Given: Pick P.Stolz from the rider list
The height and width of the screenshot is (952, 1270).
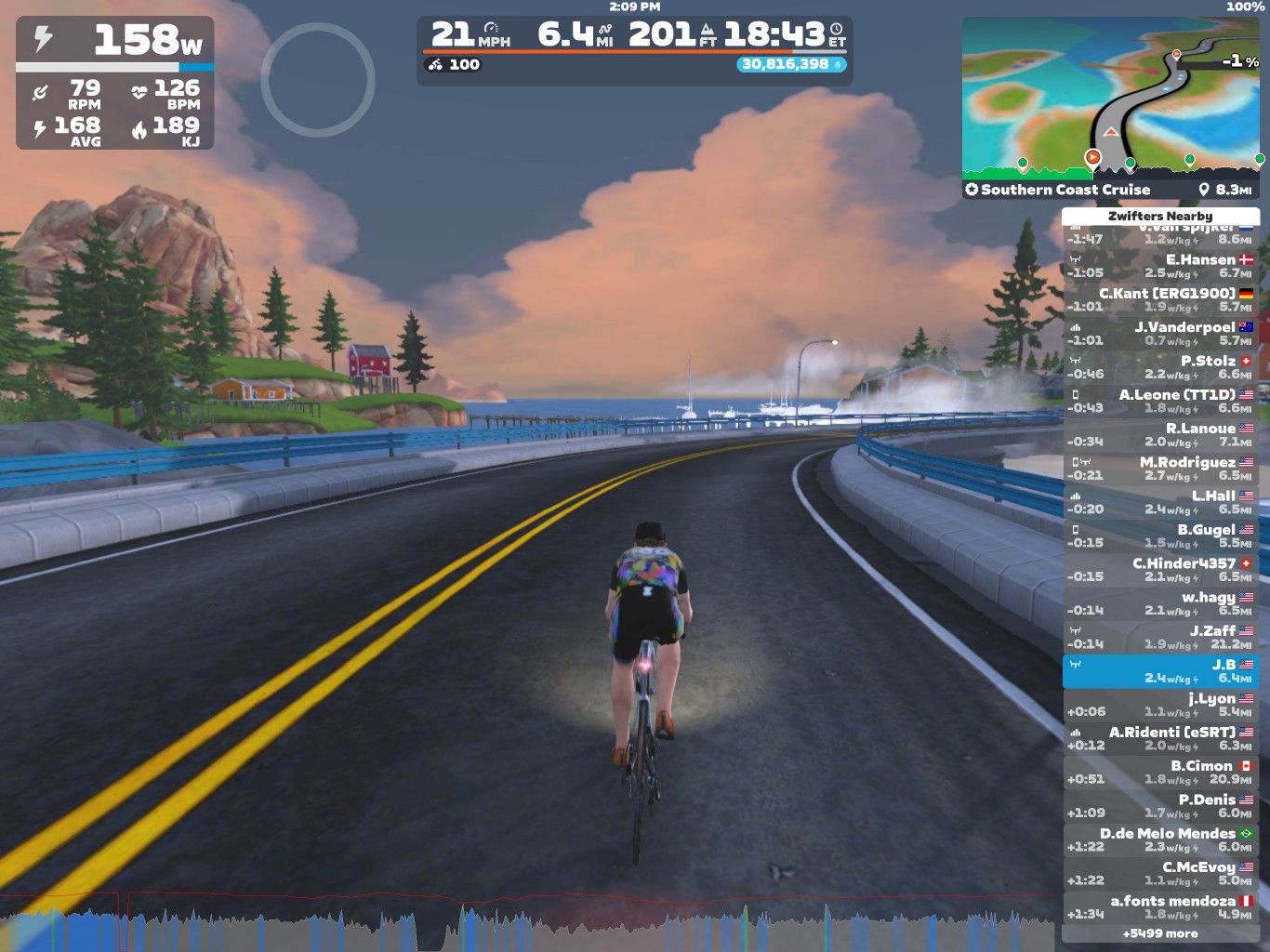Looking at the screenshot, I should pos(1159,367).
